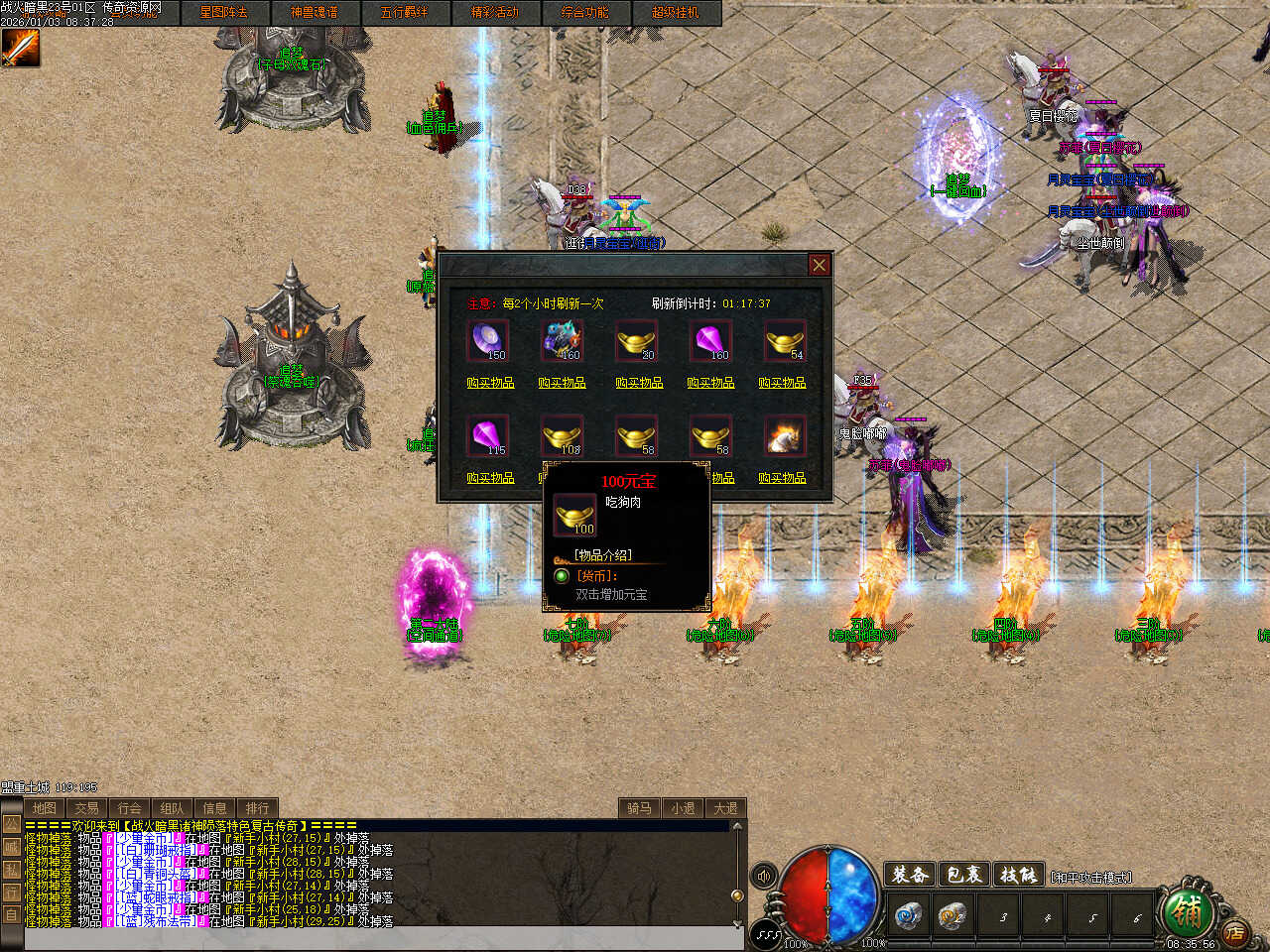Open the 地图 map tab
The image size is (1270, 952).
[x=44, y=808]
